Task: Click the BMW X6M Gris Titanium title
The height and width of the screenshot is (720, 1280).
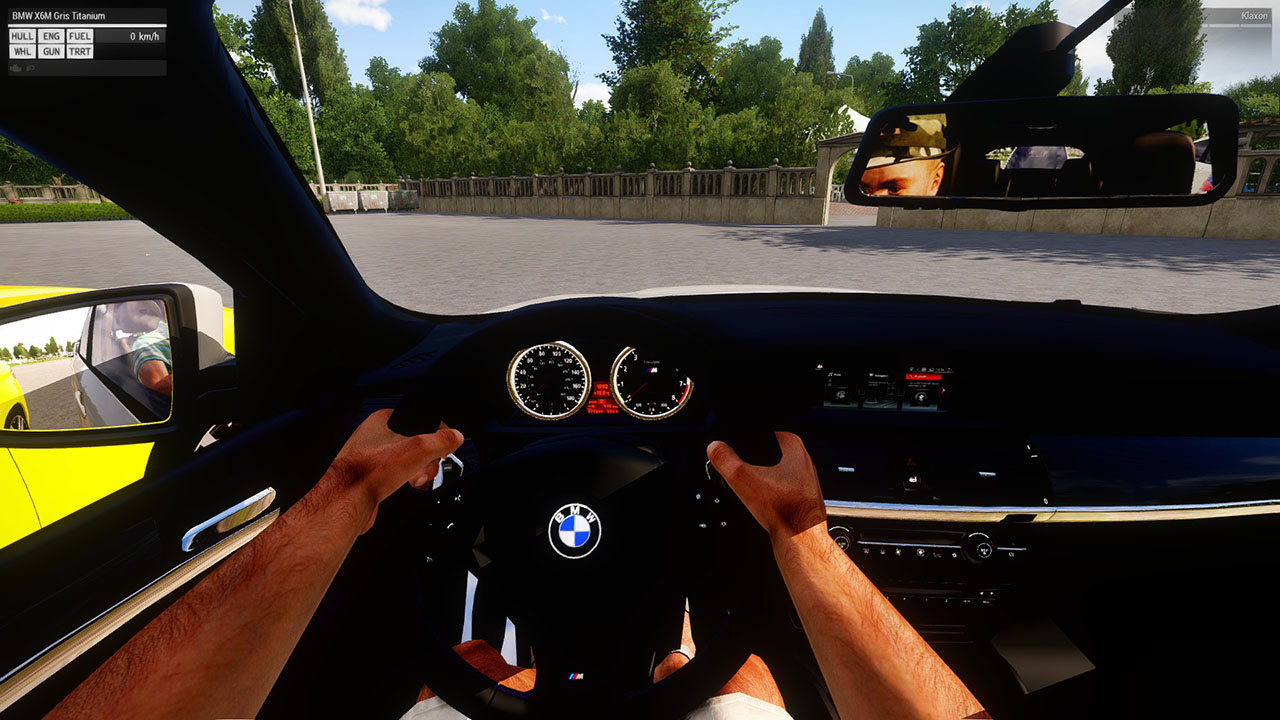Action: 60,16
